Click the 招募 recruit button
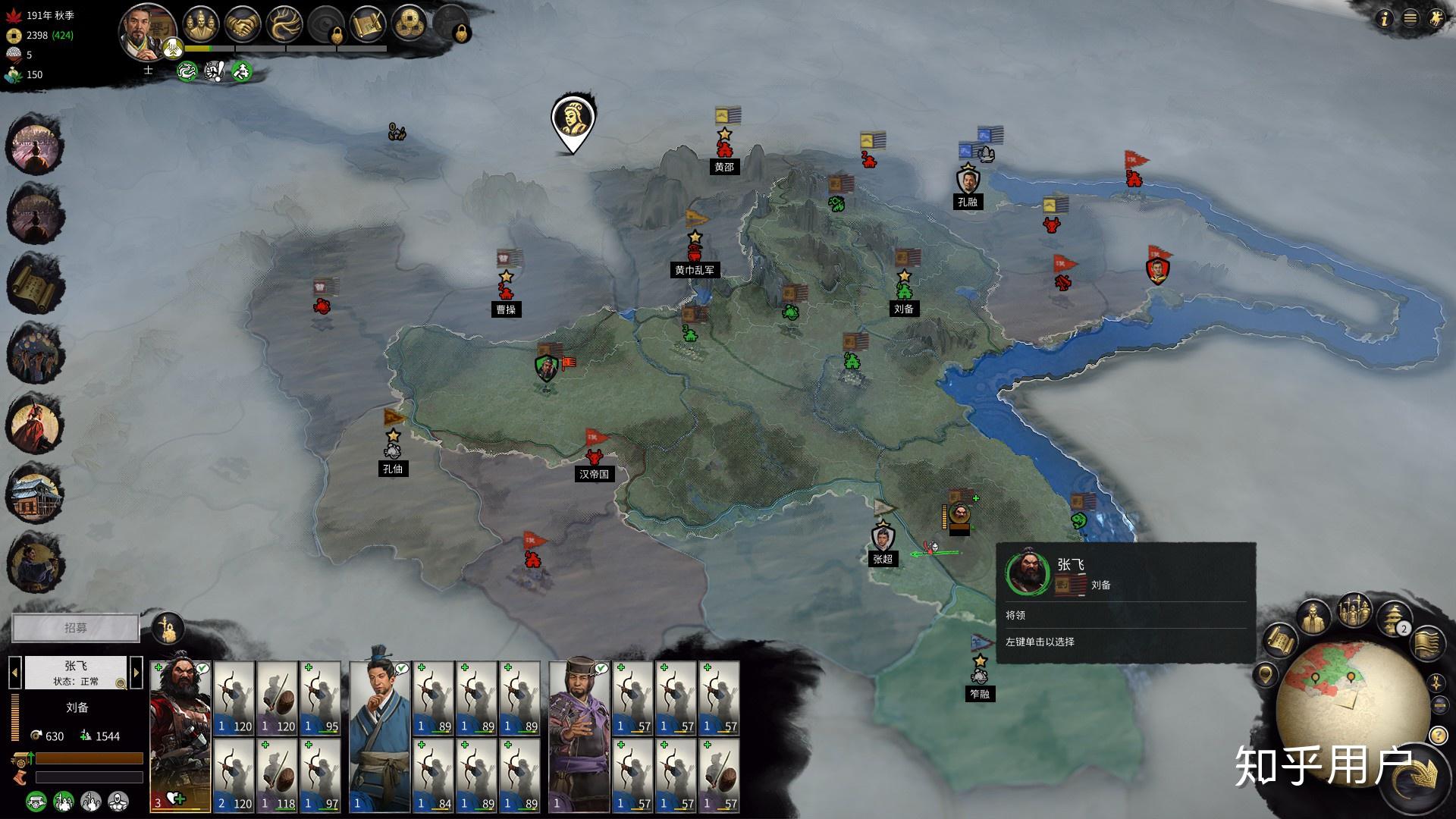1456x819 pixels. pos(76,628)
